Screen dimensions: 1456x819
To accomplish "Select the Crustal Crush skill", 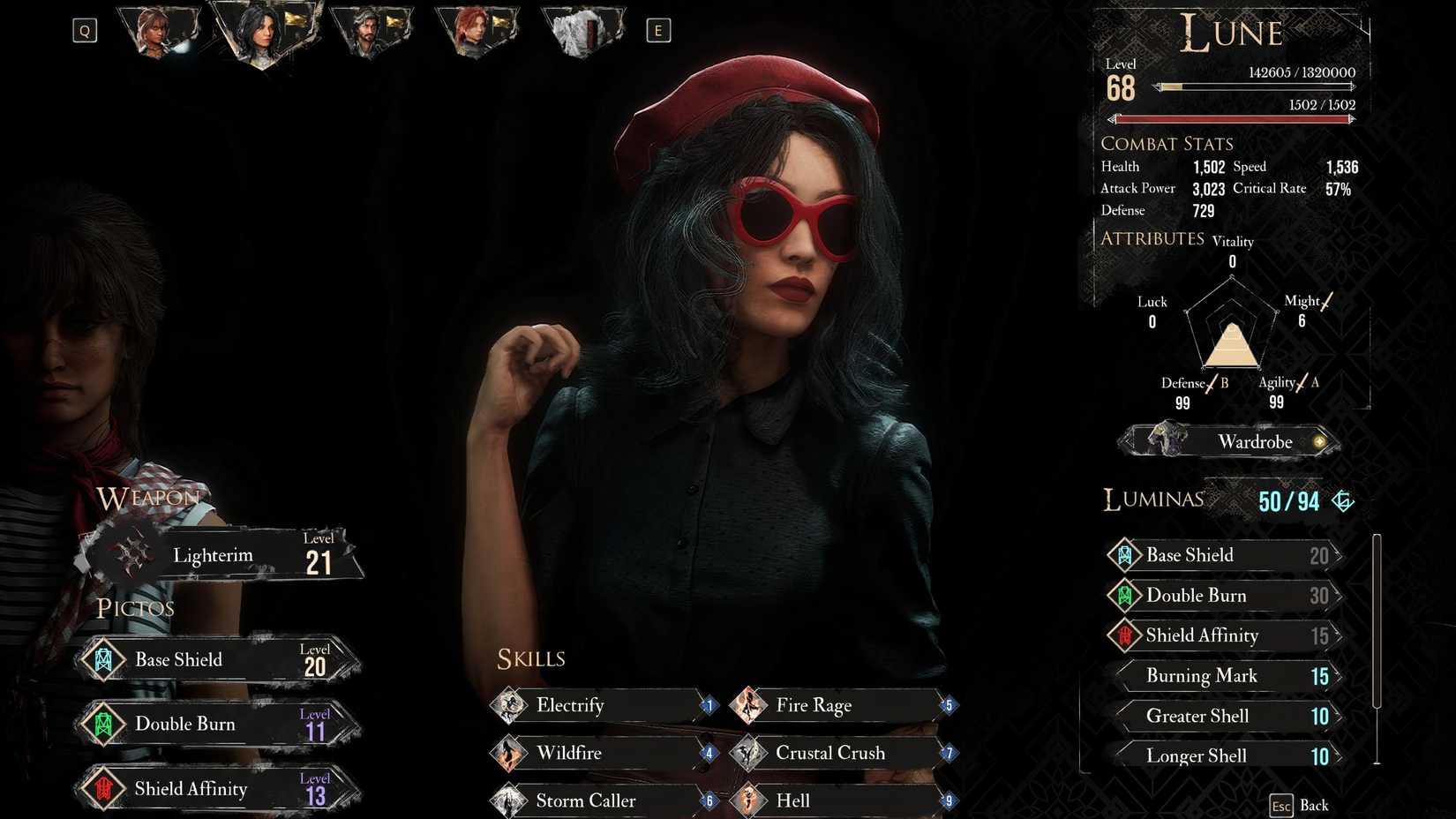I will pyautogui.click(x=748, y=753).
